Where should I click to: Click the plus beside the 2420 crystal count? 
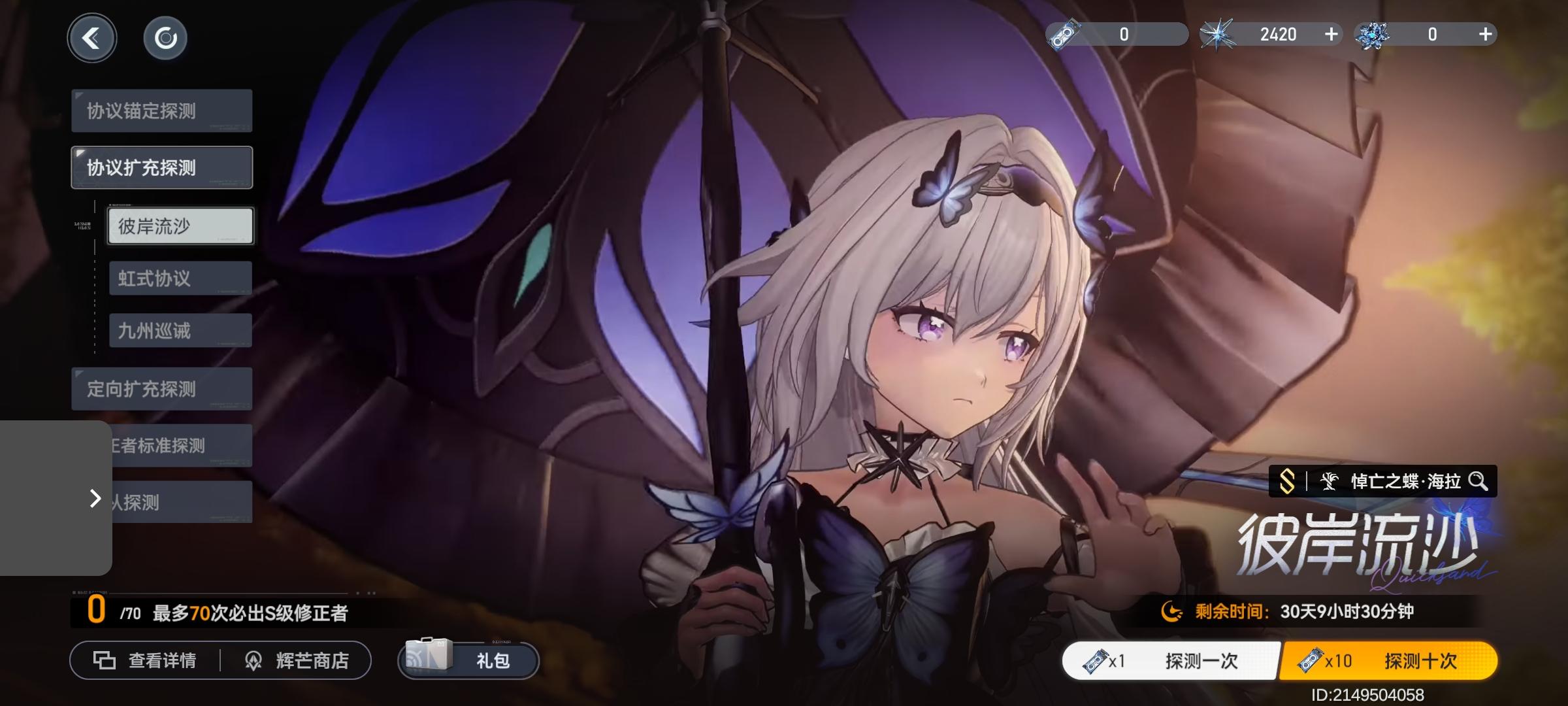coord(1331,34)
